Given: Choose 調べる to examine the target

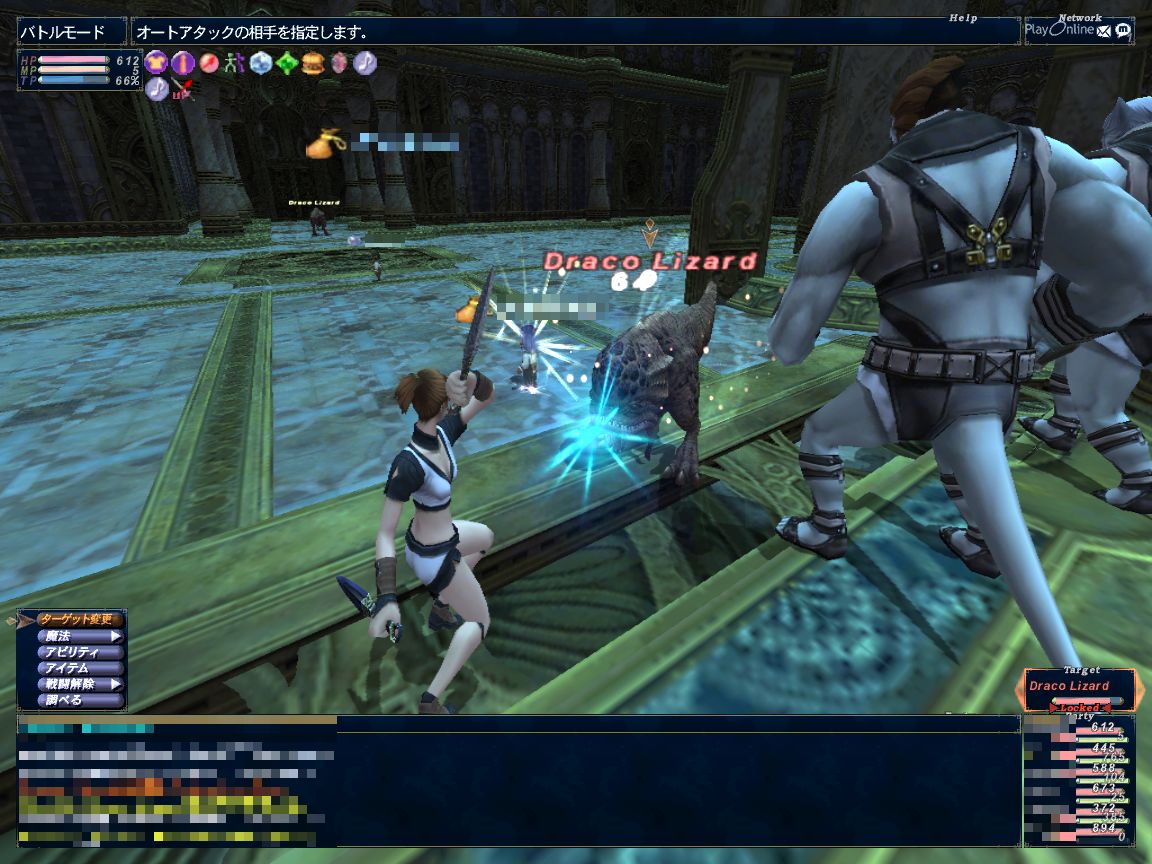Looking at the screenshot, I should 80,700.
